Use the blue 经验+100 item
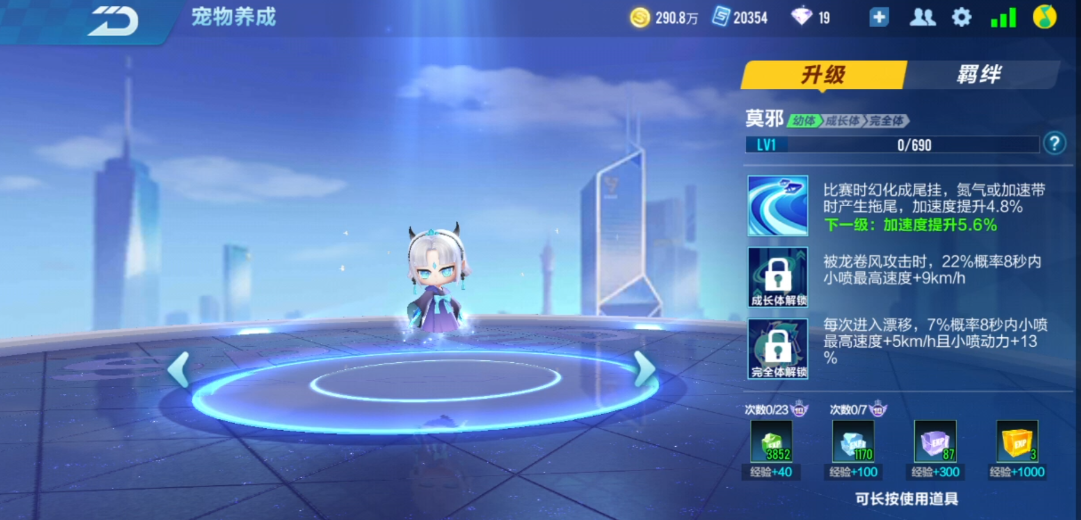 [853, 441]
